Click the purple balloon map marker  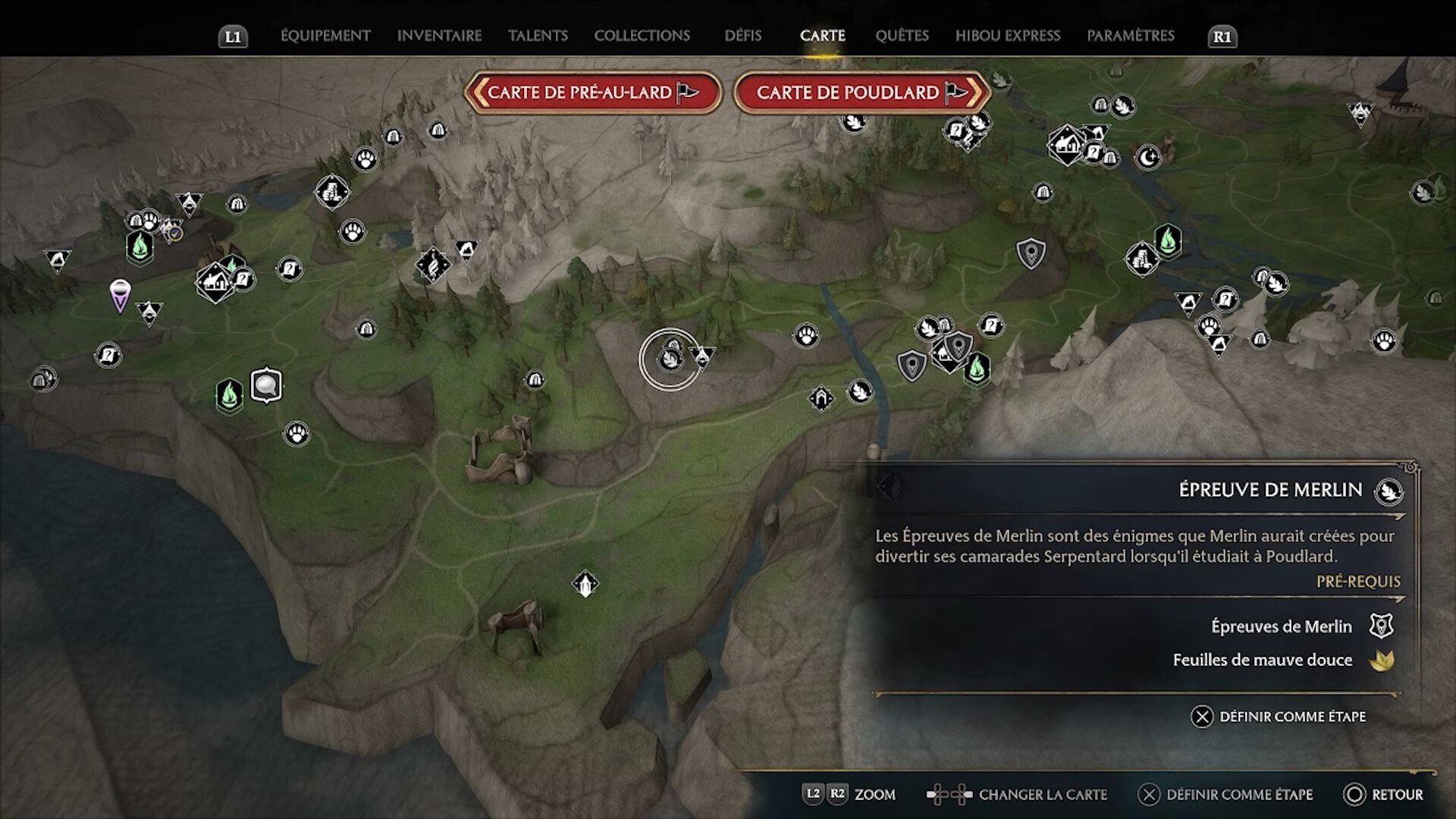120,293
